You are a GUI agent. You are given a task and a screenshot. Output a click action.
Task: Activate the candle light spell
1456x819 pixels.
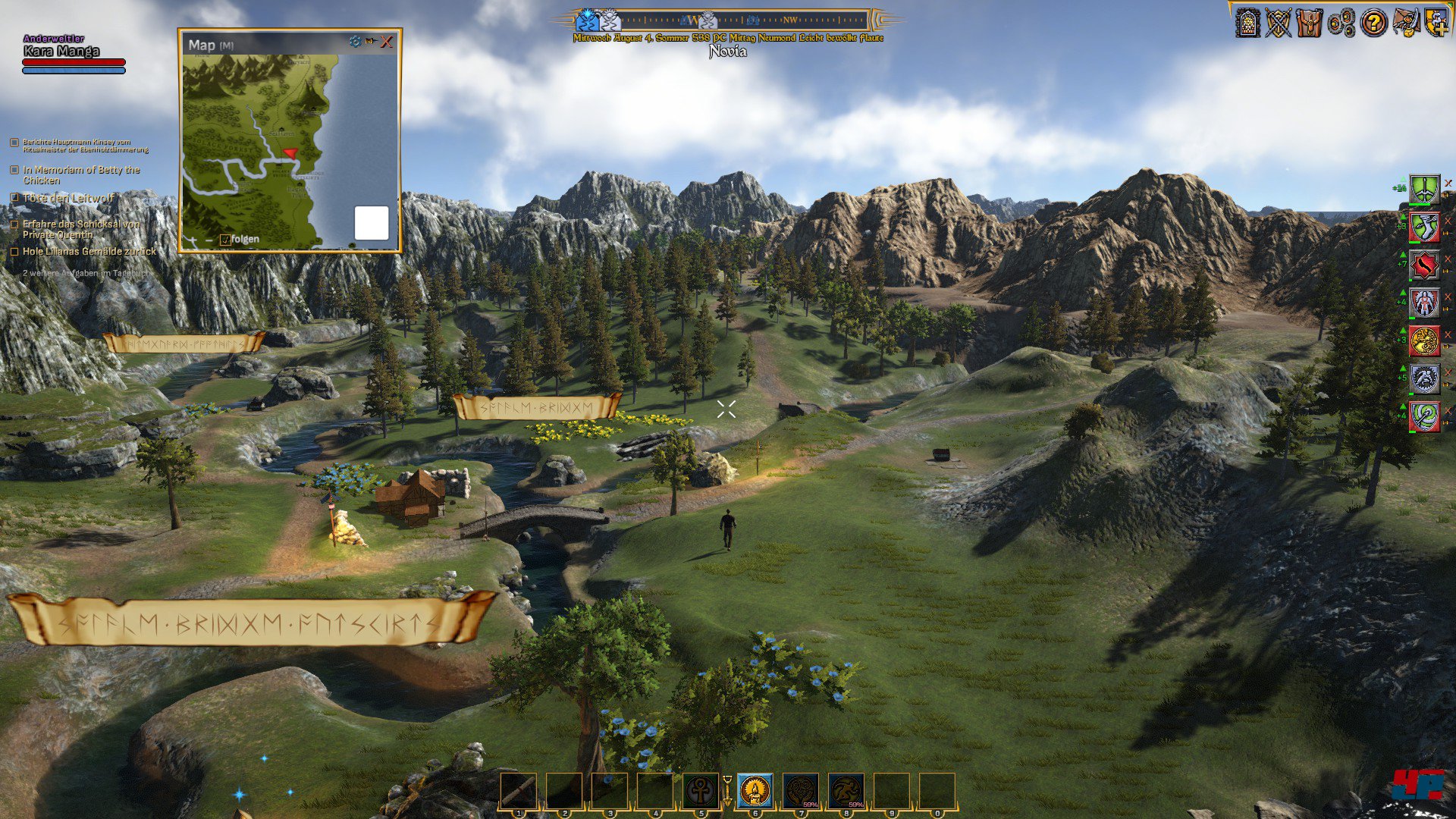755,792
